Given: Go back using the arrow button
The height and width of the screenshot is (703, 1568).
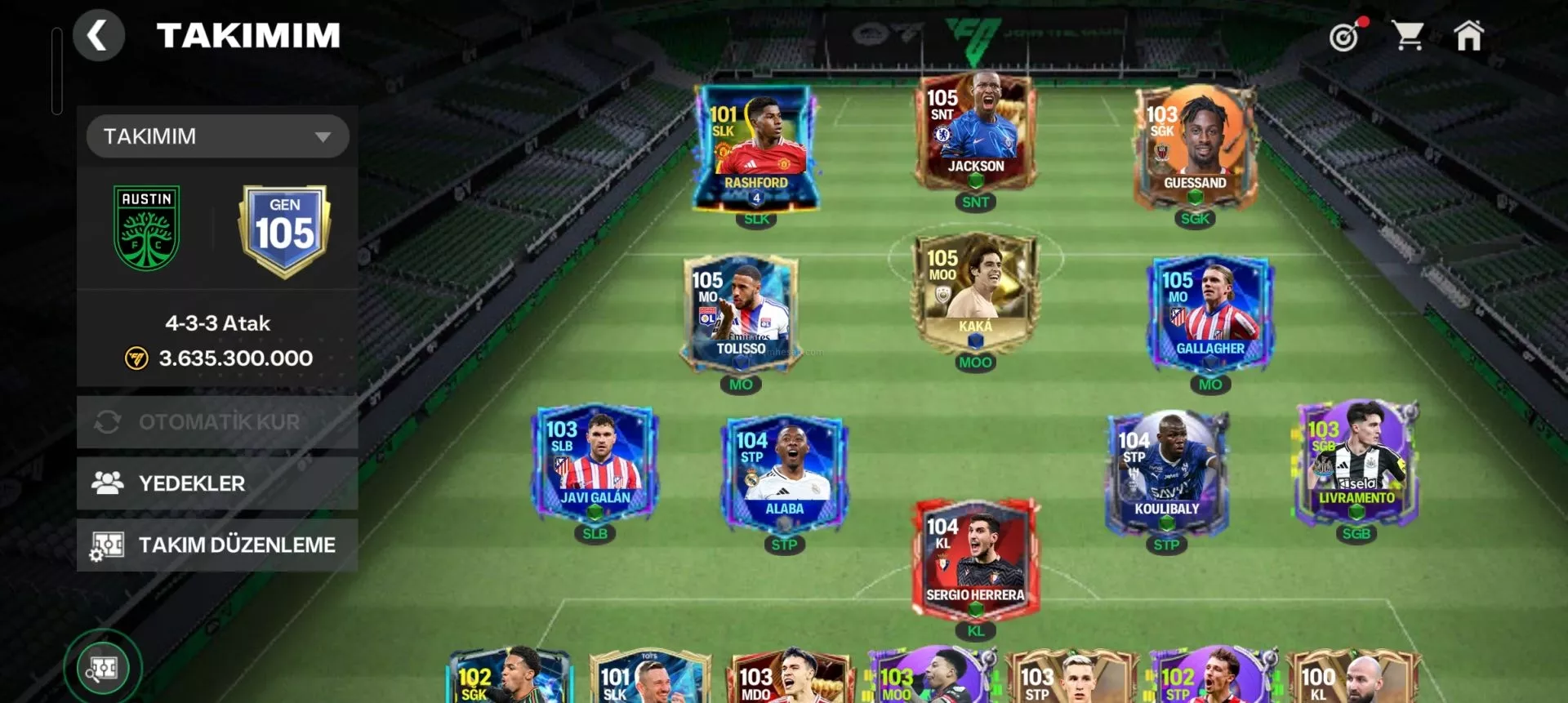Looking at the screenshot, I should point(98,36).
